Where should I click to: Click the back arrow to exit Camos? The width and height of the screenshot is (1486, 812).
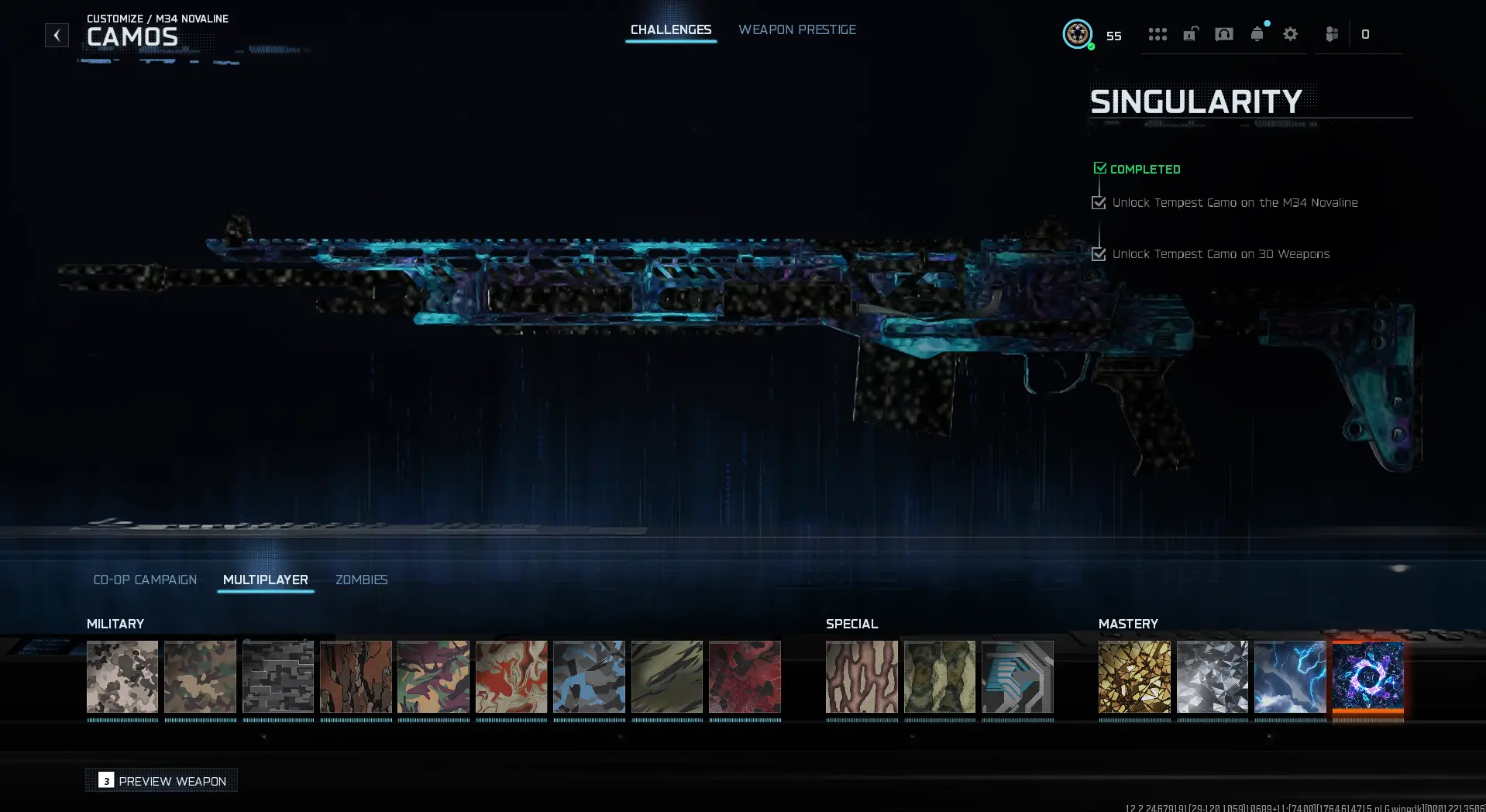click(x=57, y=34)
